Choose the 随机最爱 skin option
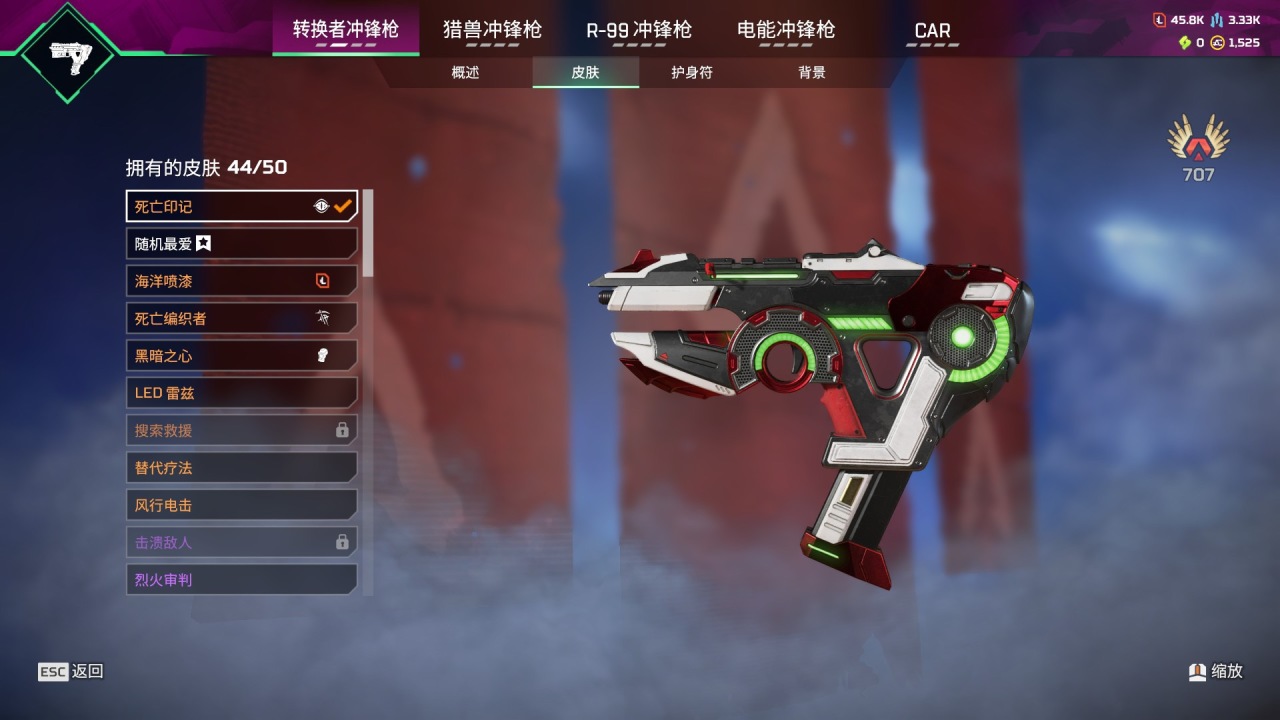This screenshot has height=720, width=1280. coord(241,243)
